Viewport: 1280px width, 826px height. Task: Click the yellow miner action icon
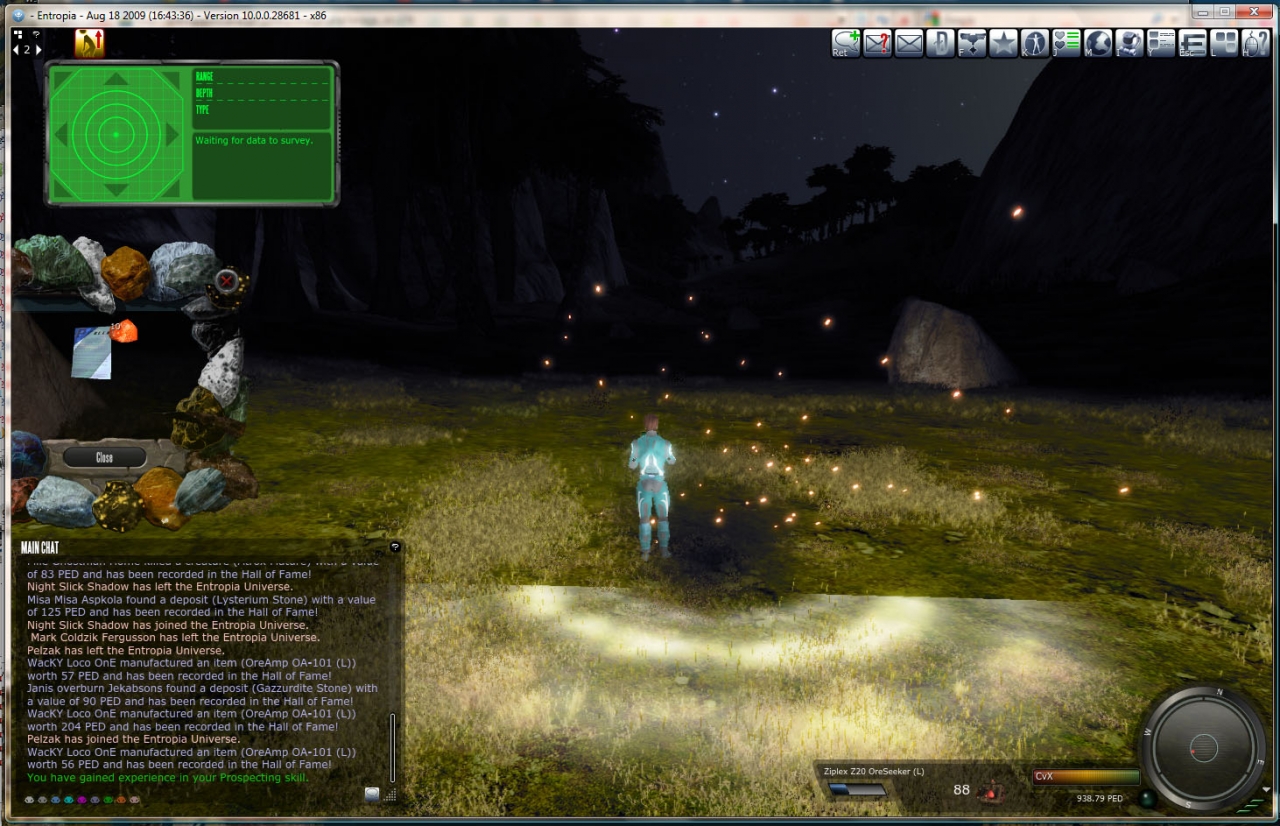(89, 43)
